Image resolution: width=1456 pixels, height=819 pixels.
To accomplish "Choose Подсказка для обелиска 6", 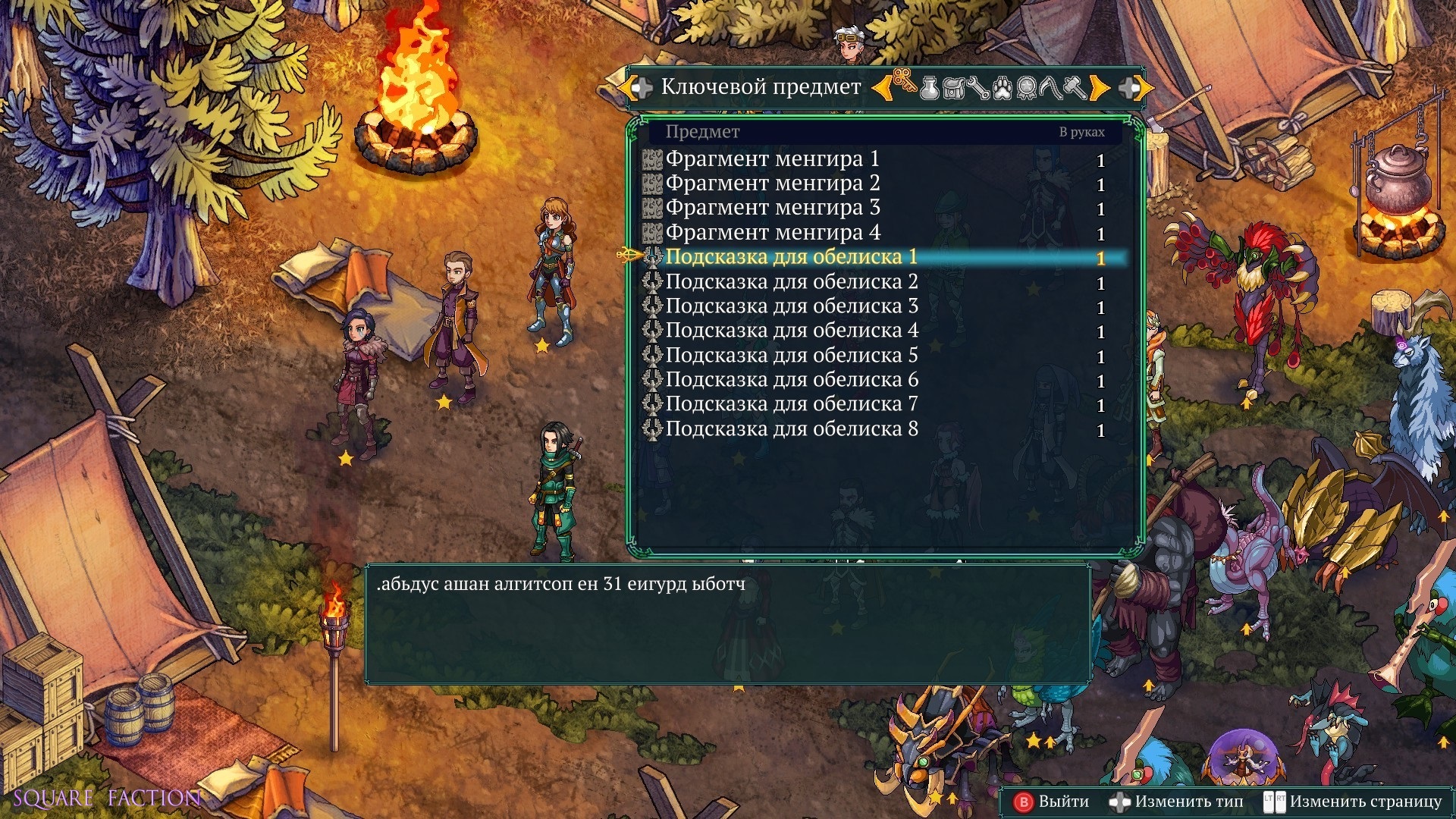I will [x=791, y=380].
